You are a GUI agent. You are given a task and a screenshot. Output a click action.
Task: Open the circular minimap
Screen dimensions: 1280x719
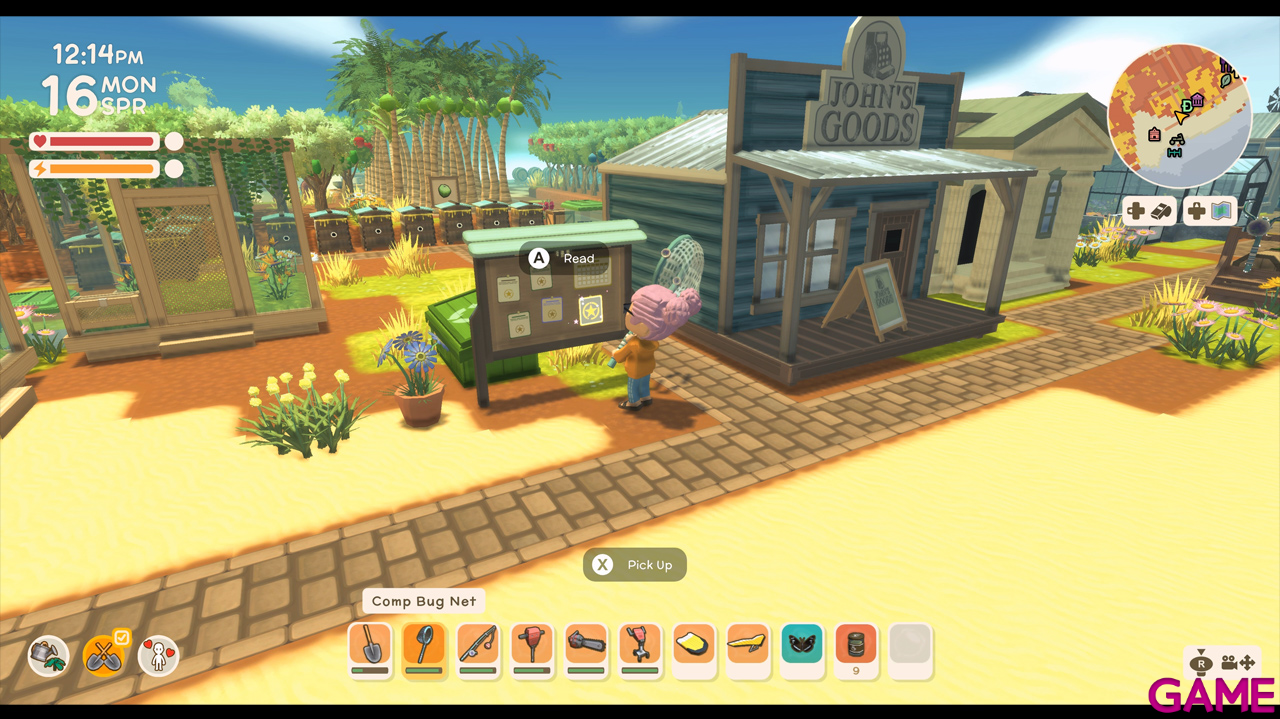coord(1180,116)
